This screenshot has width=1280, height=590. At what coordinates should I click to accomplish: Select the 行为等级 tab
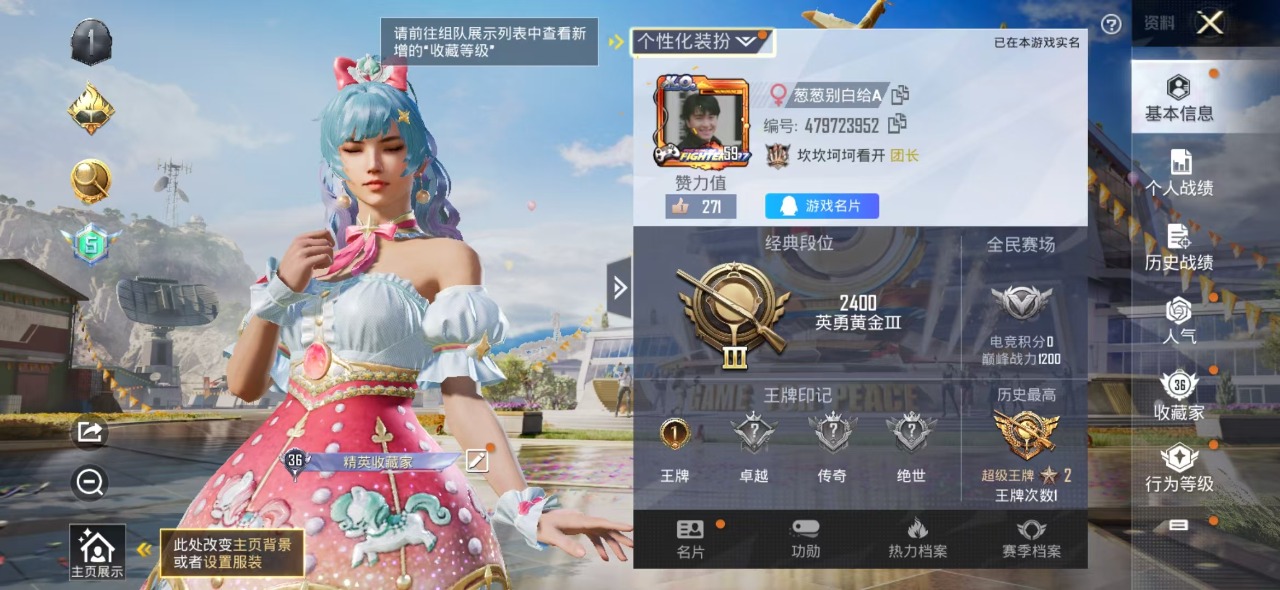(1179, 470)
